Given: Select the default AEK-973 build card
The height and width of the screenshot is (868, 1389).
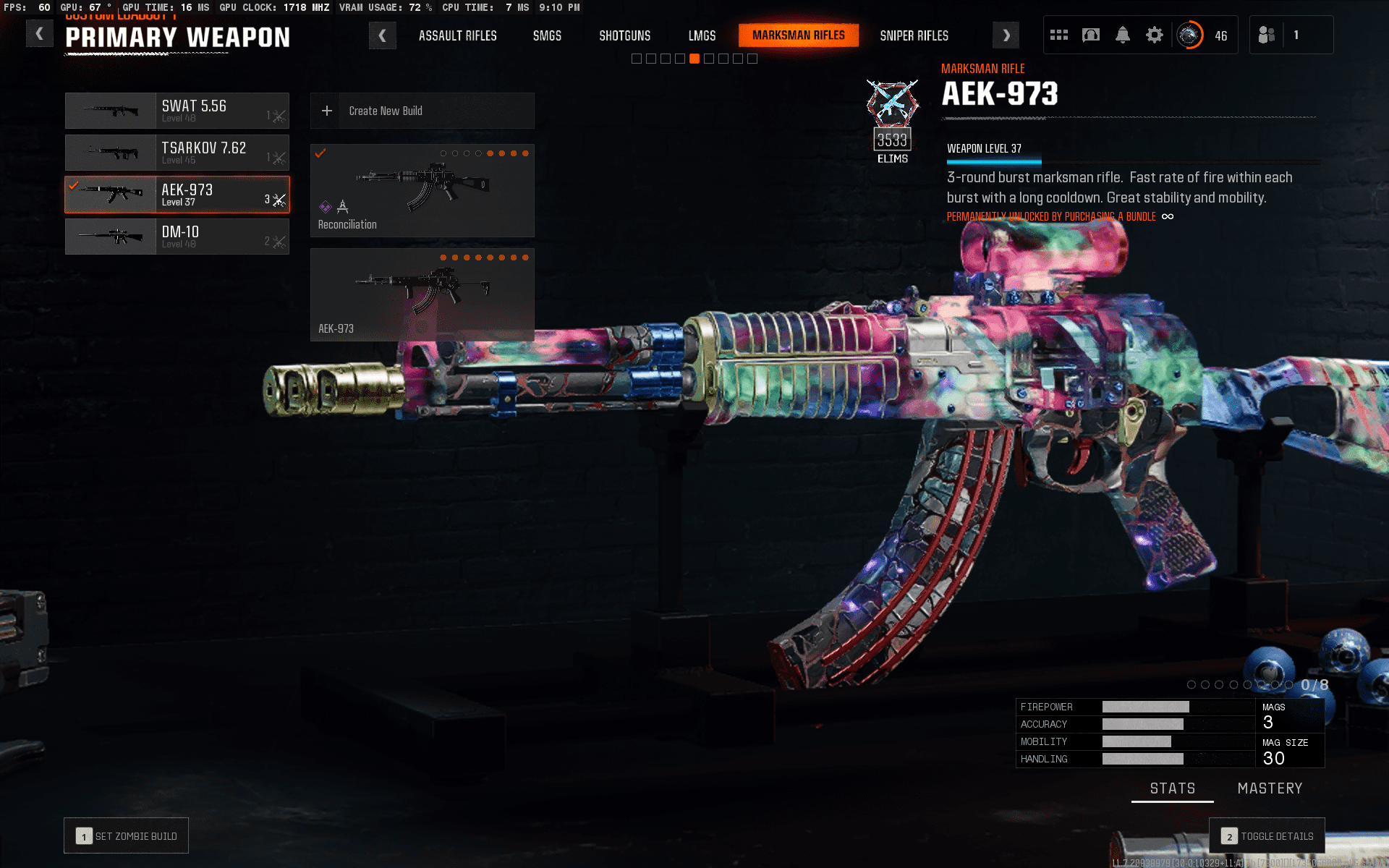Looking at the screenshot, I should point(422,294).
